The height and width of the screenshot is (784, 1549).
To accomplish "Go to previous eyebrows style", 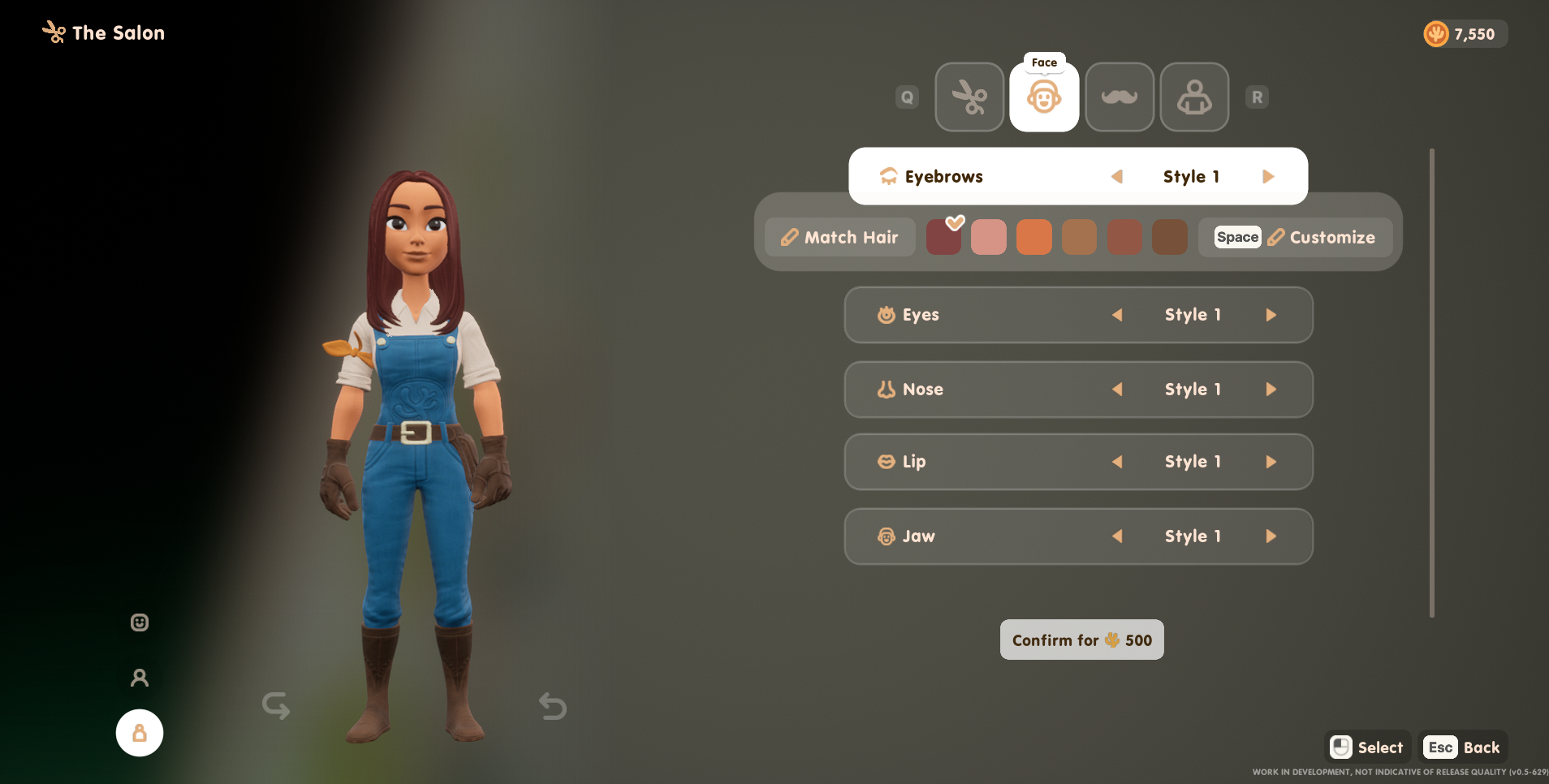I will tap(1117, 177).
